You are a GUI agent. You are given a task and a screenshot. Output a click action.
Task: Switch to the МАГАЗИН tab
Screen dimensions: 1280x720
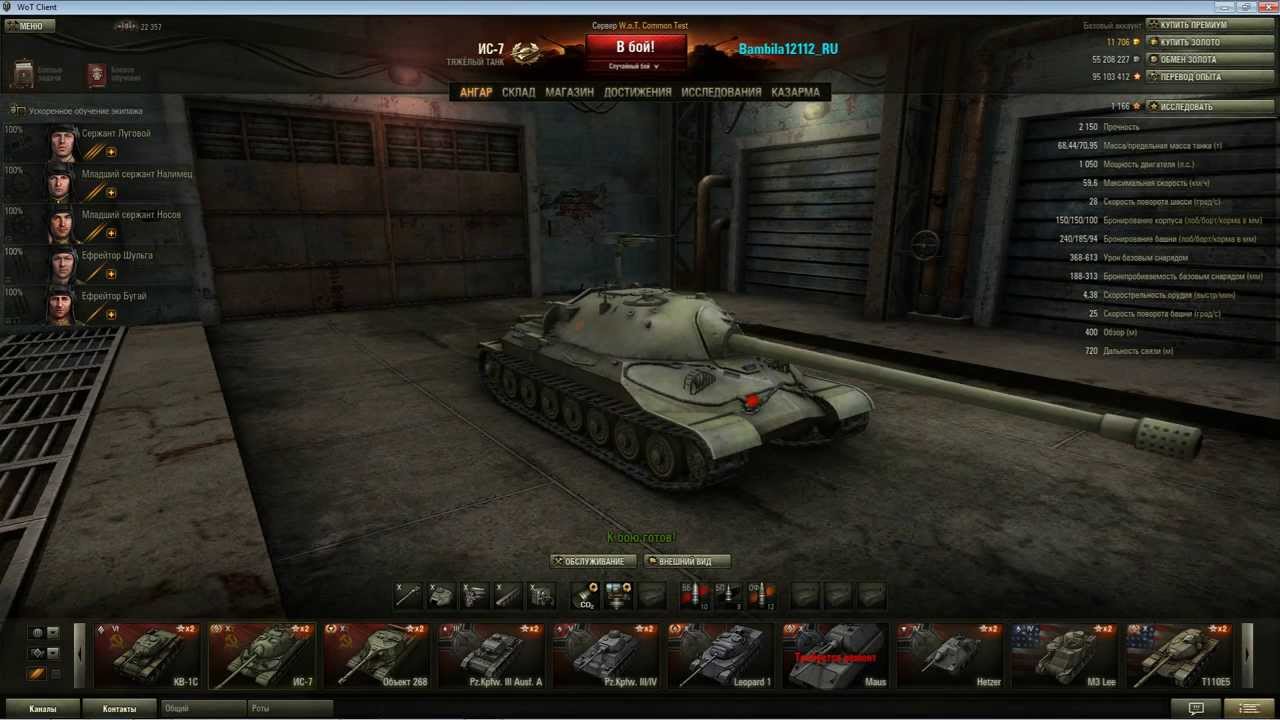point(568,91)
